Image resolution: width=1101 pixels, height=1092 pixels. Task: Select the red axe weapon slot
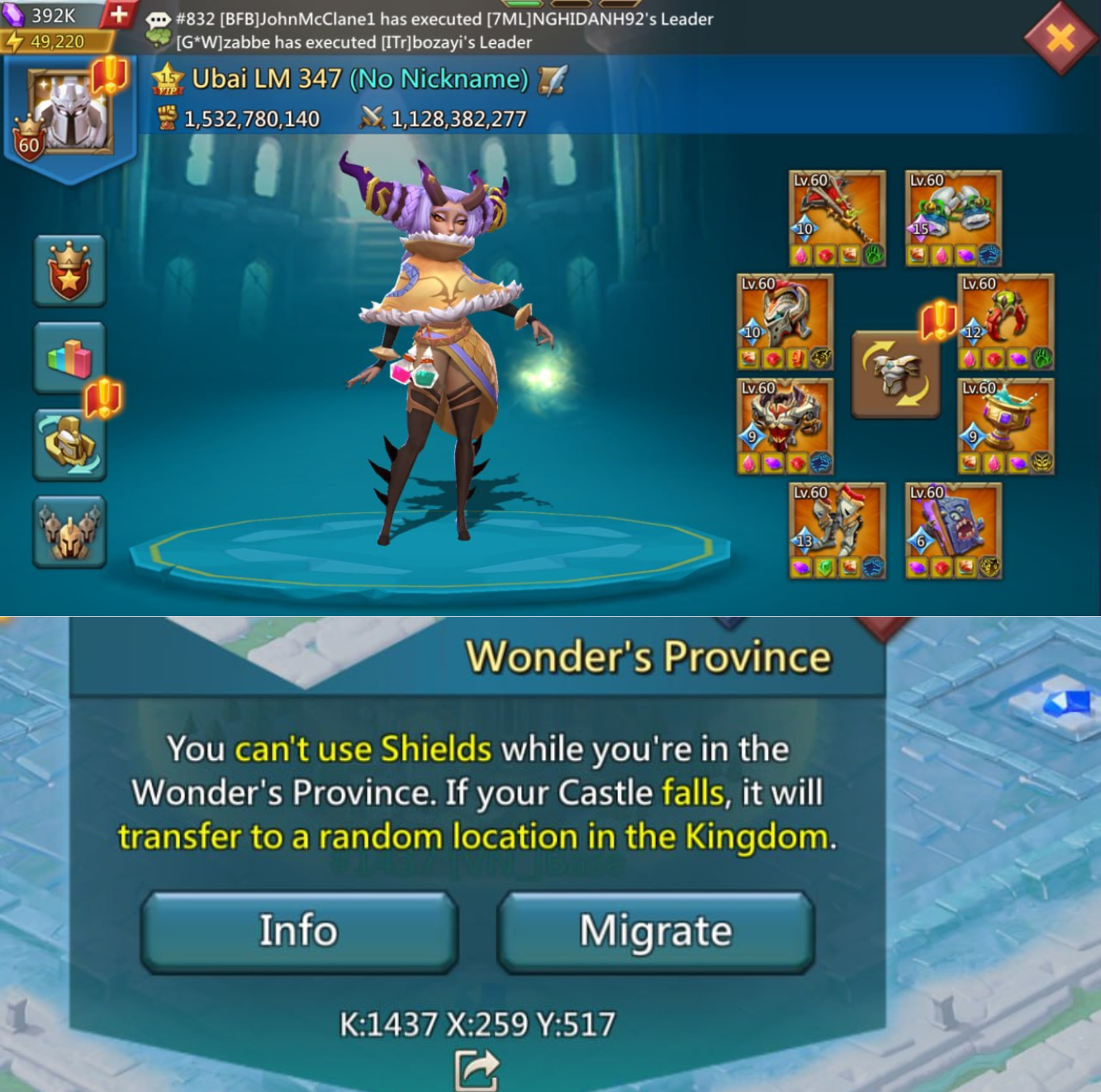(837, 218)
